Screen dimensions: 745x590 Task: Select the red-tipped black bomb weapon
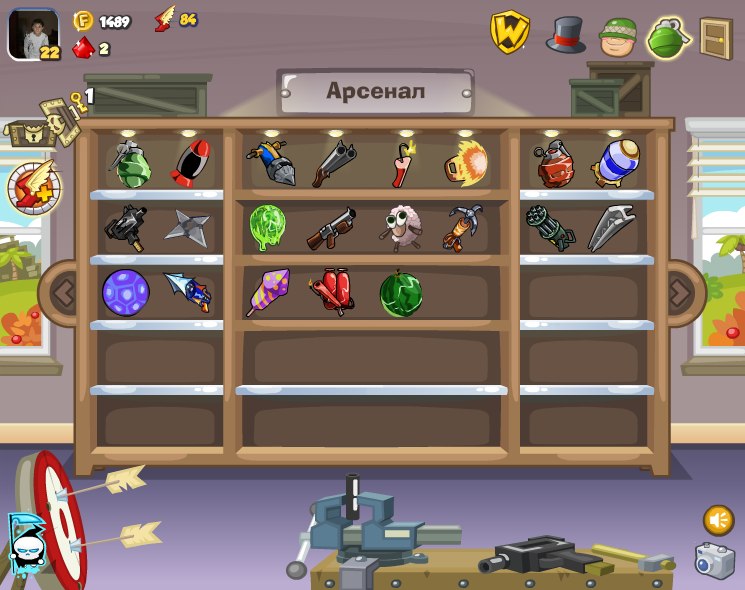[190, 163]
